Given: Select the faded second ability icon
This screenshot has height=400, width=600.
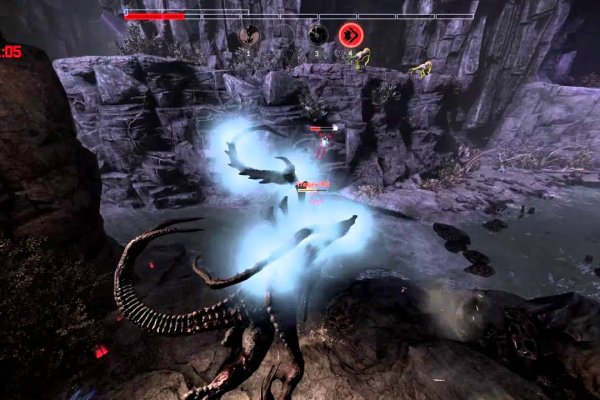Looking at the screenshot, I should pyautogui.click(x=283, y=36).
